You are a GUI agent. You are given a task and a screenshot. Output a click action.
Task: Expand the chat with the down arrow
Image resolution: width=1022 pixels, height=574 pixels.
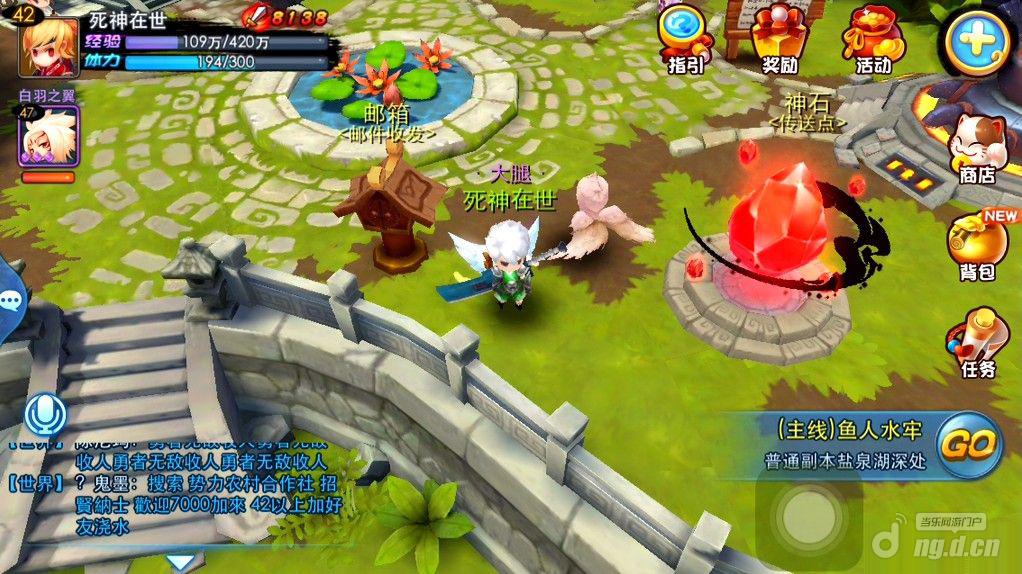[180, 562]
